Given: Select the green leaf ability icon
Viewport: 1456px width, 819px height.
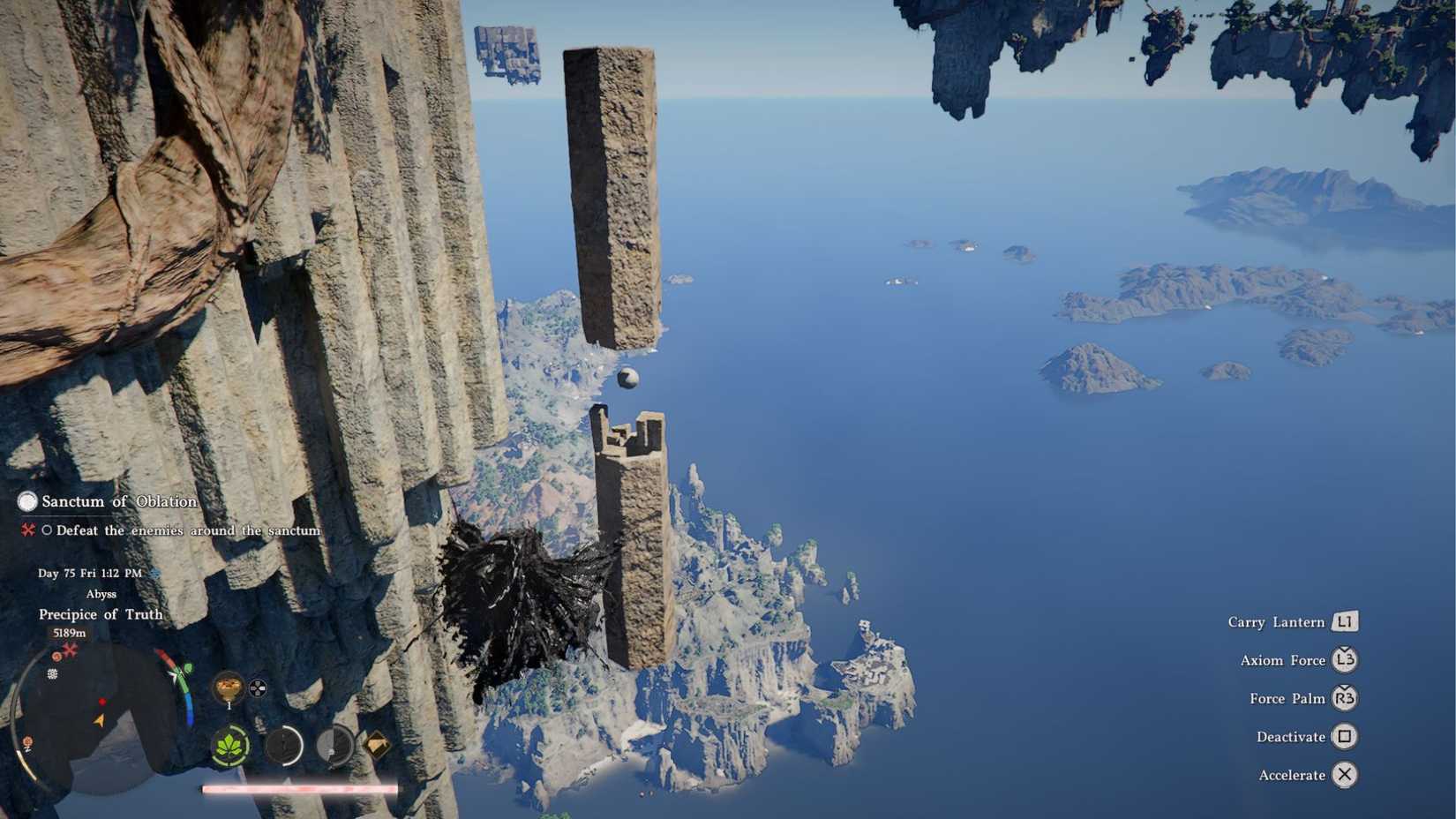Looking at the screenshot, I should pyautogui.click(x=230, y=746).
